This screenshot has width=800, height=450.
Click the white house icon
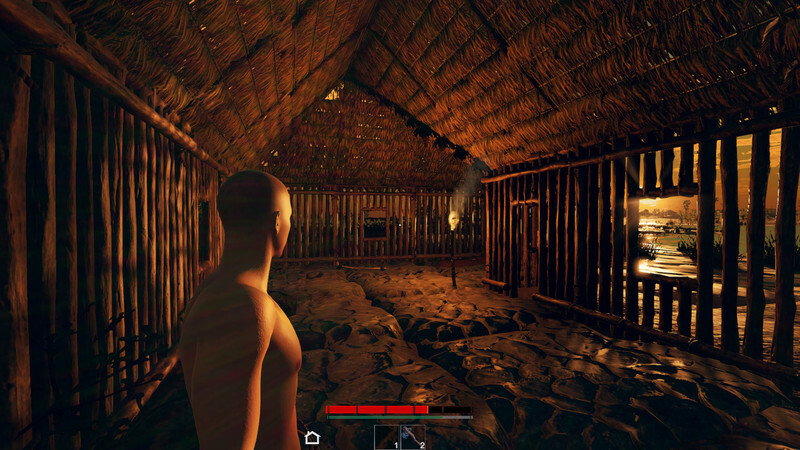(312, 437)
